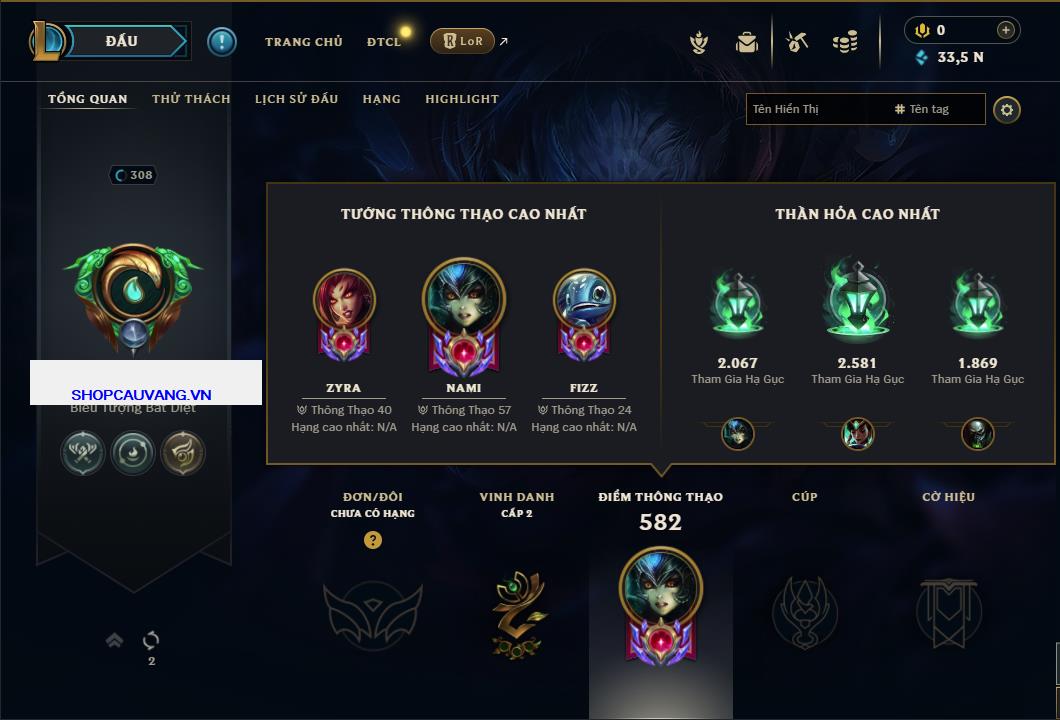This screenshot has width=1060, height=720.
Task: Click the plus button to add RP
Action: (1006, 30)
